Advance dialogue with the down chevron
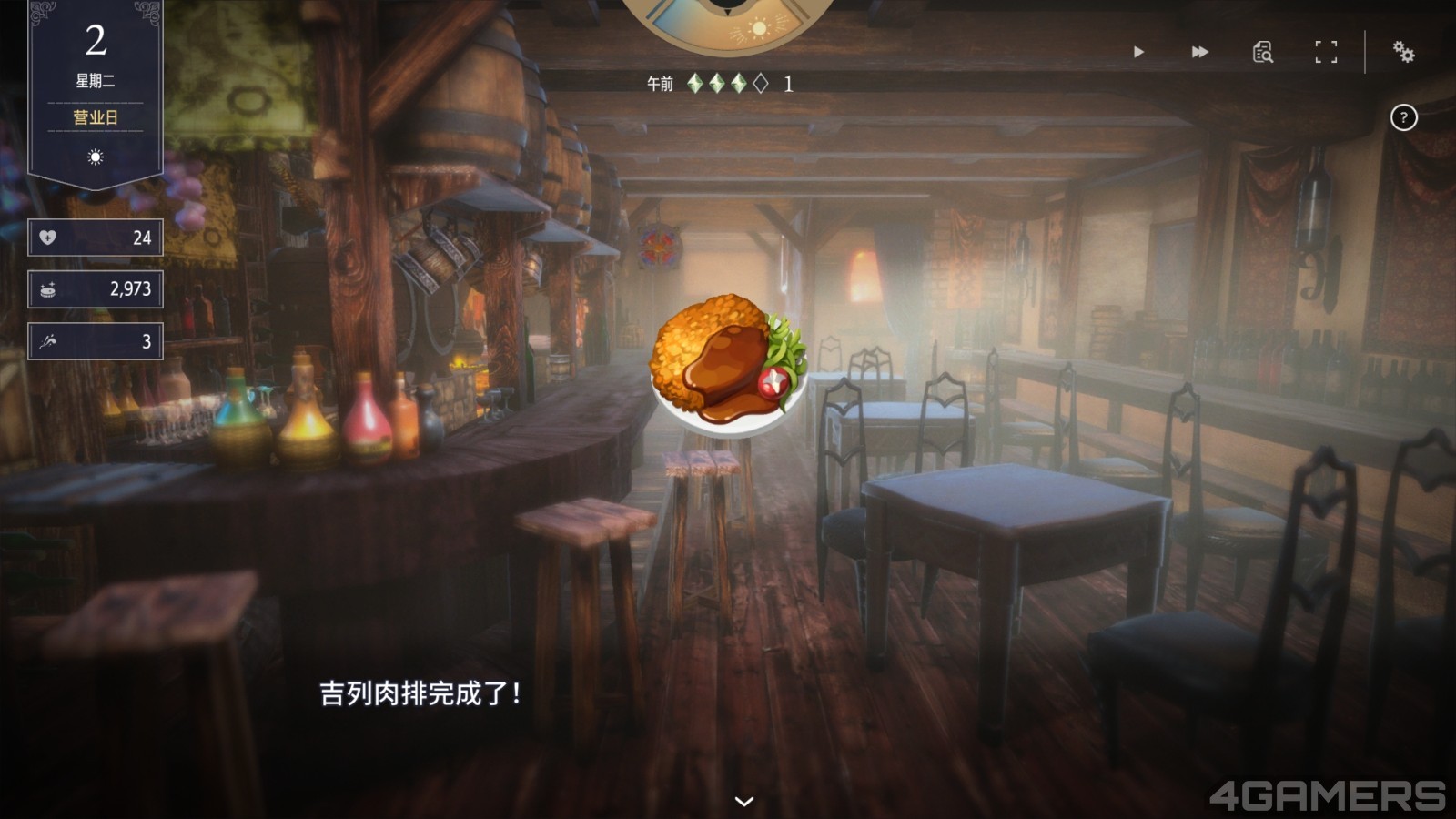Screen dimensions: 1456x819 pos(744,801)
